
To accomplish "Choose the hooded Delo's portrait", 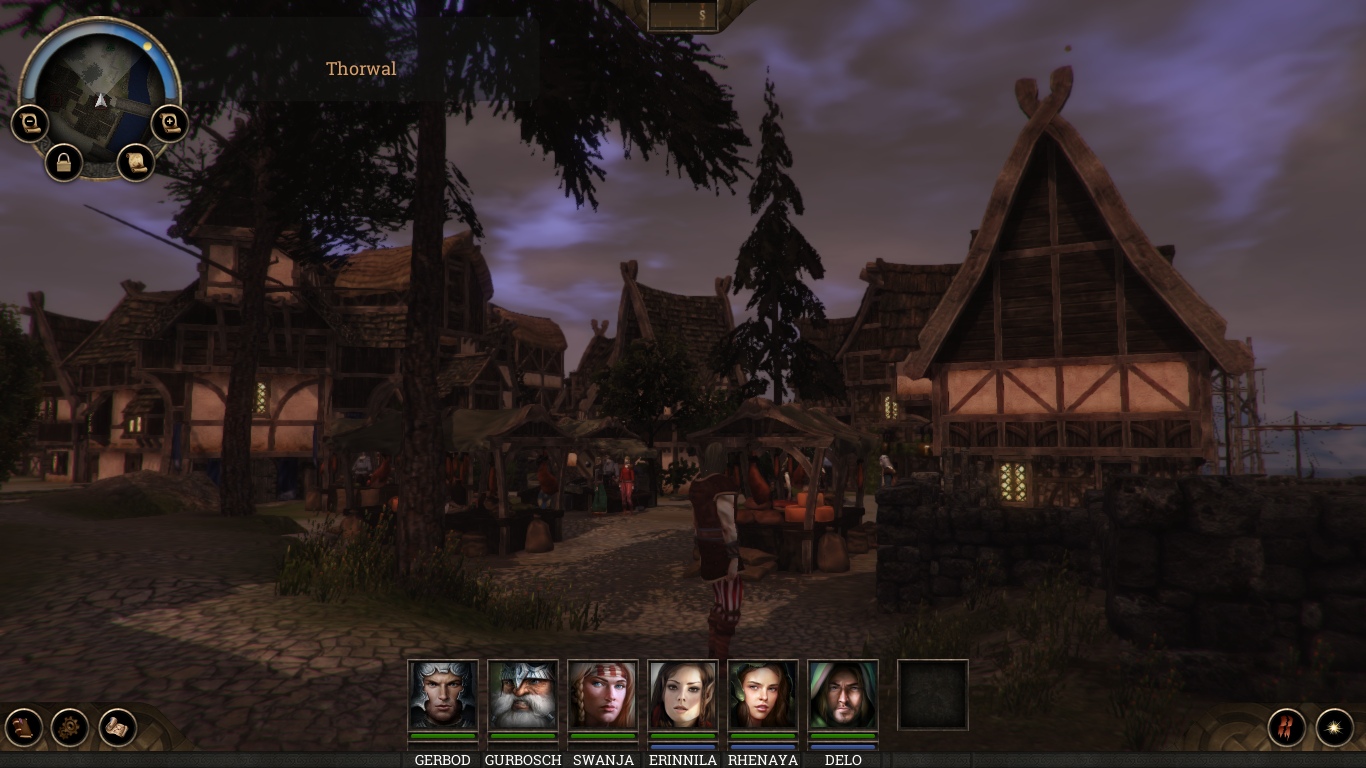I will click(x=842, y=695).
